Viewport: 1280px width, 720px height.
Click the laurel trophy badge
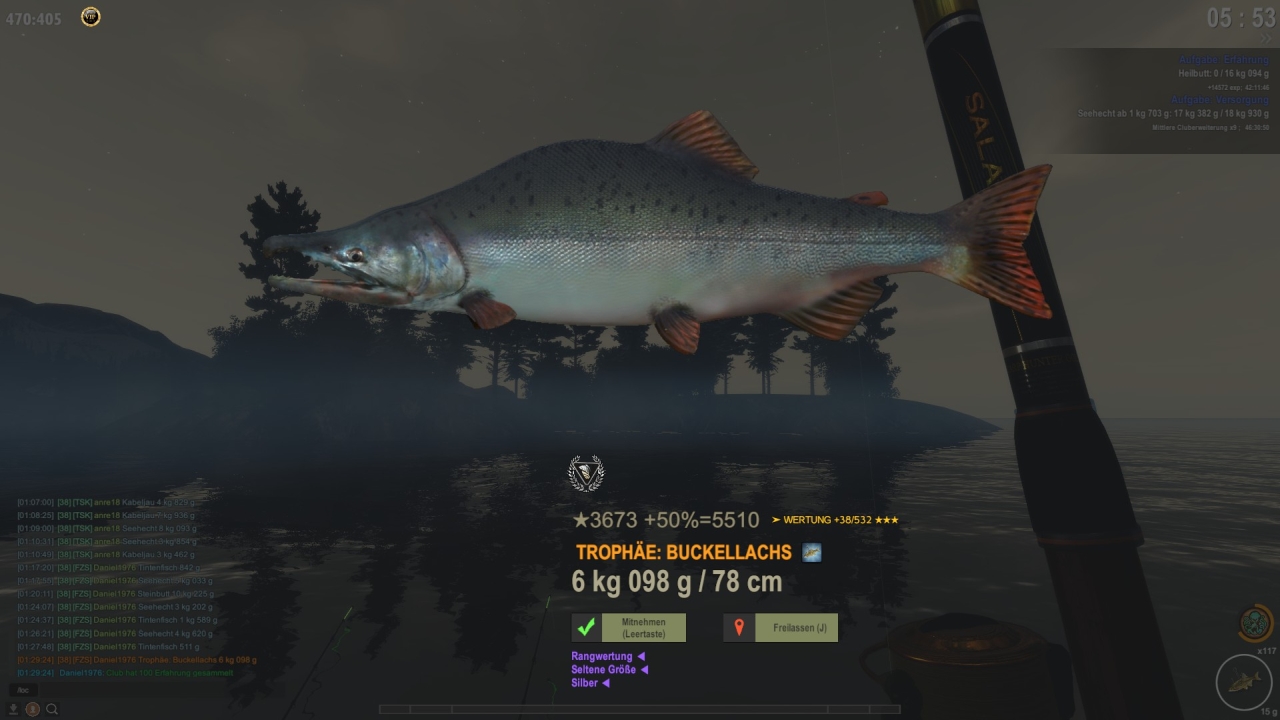coord(586,473)
